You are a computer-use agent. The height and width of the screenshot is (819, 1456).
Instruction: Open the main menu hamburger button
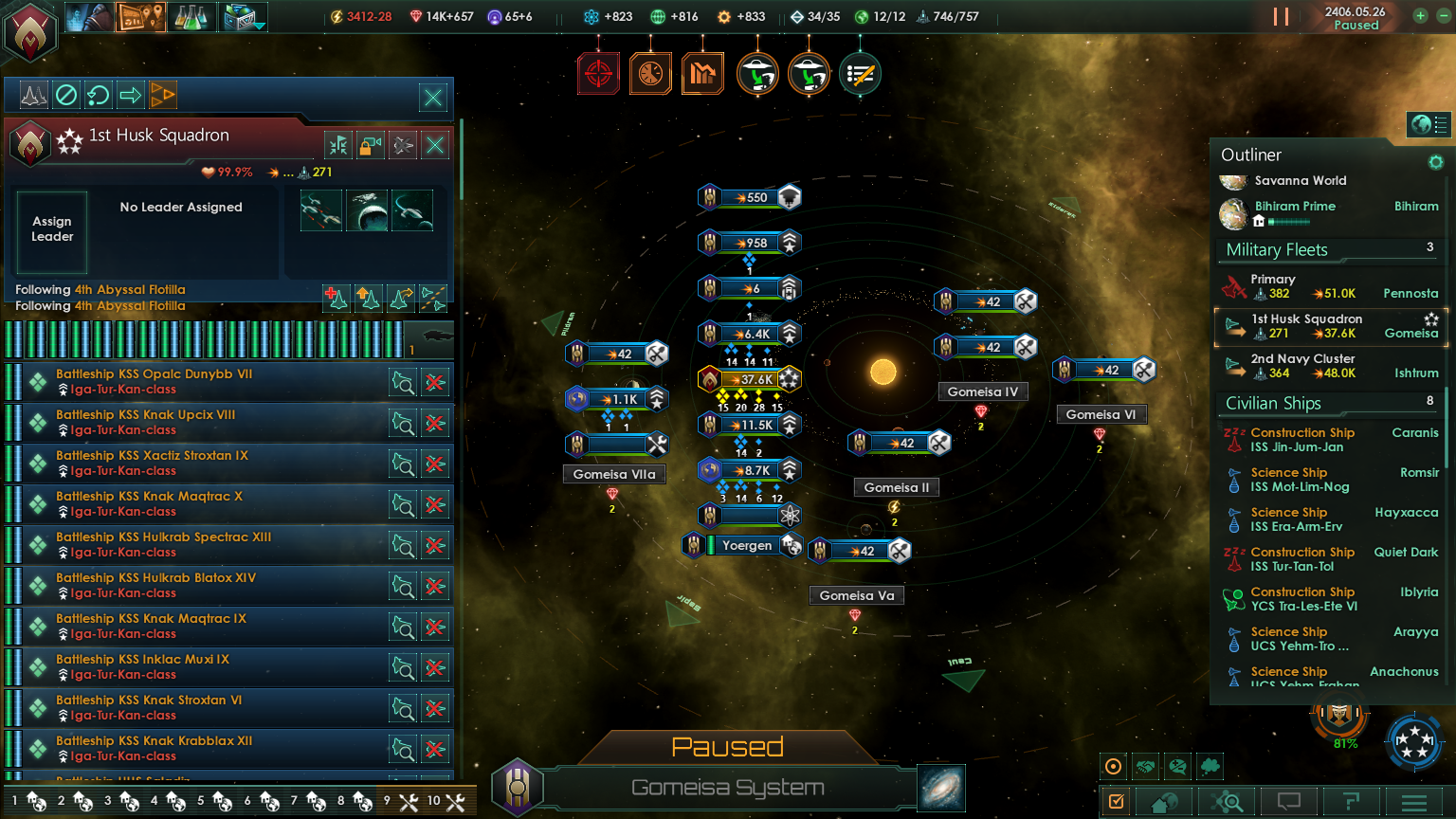pyautogui.click(x=1413, y=802)
